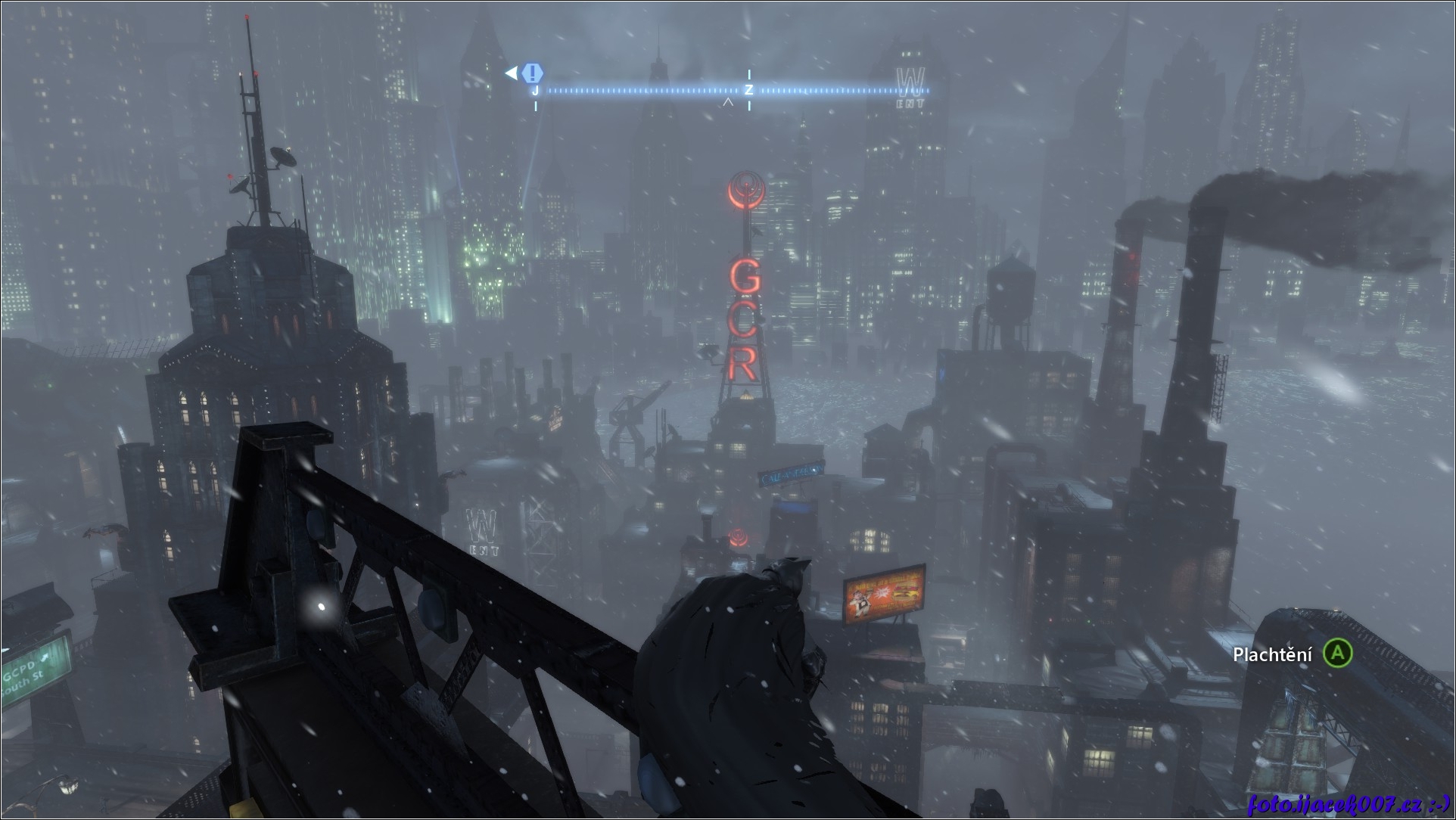Click the blue compass heading bar
Image resolution: width=1456 pixels, height=820 pixels.
click(731, 91)
